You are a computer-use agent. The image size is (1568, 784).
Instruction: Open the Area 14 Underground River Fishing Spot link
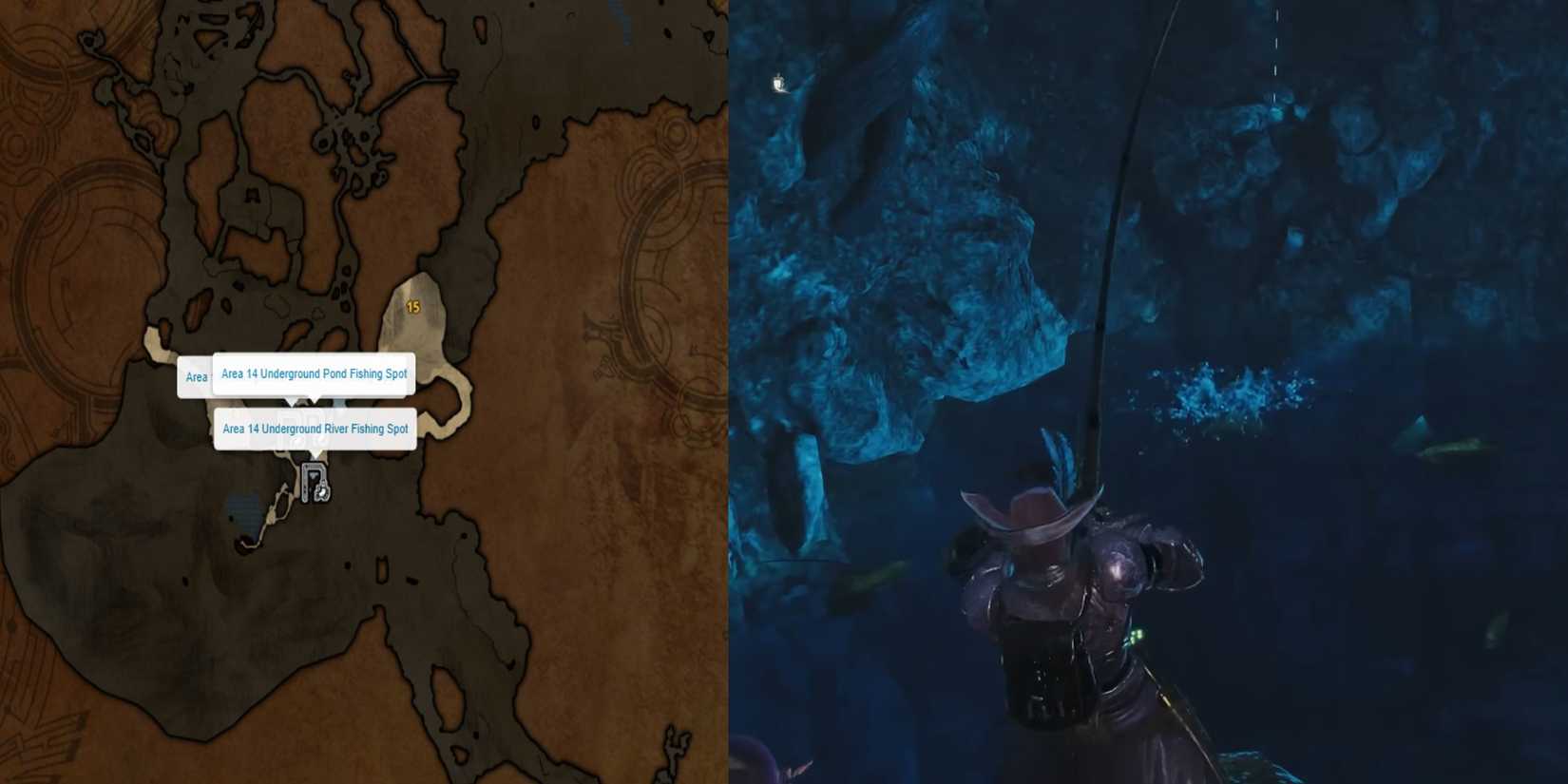[316, 429]
